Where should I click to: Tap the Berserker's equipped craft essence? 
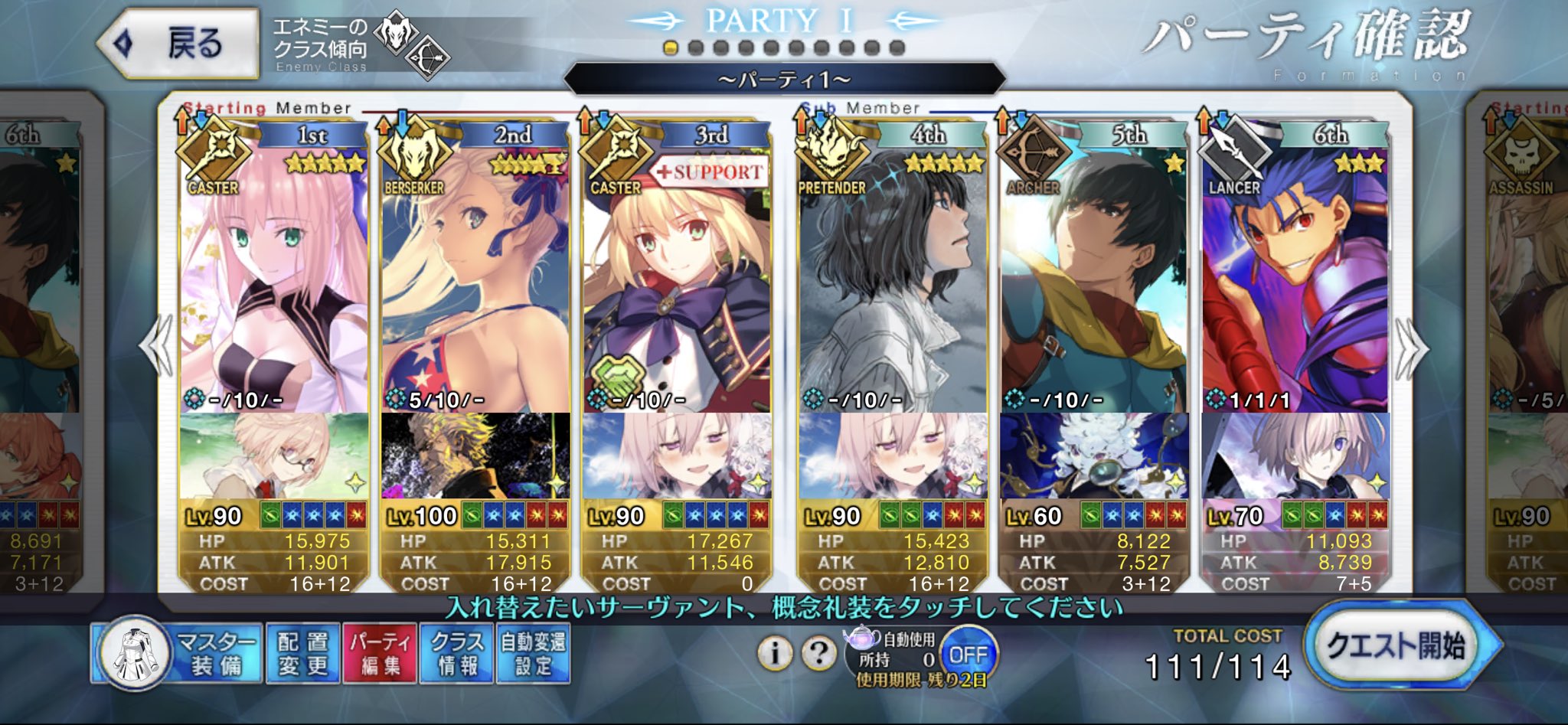475,456
